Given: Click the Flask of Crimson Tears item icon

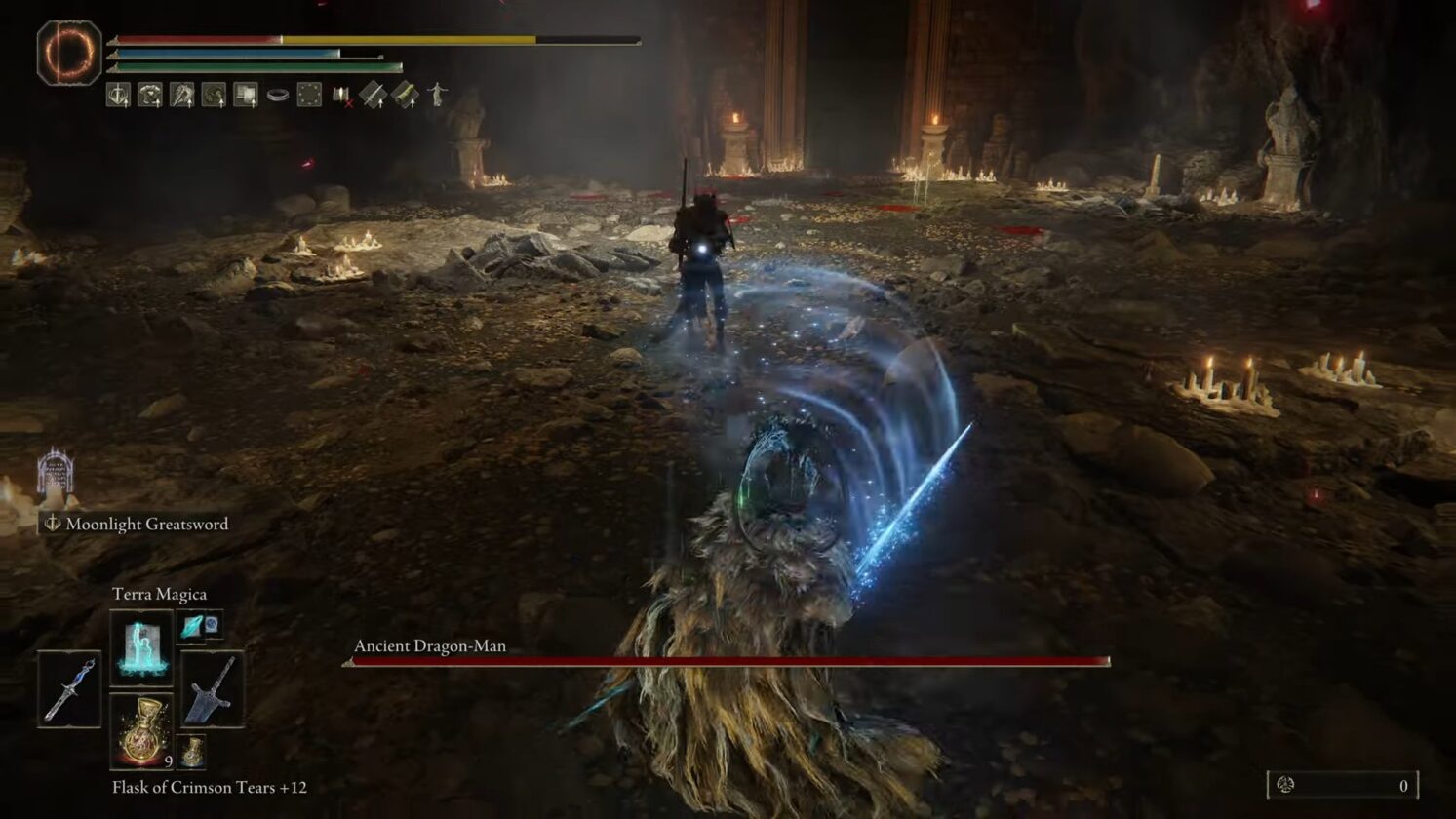Looking at the screenshot, I should [x=143, y=733].
